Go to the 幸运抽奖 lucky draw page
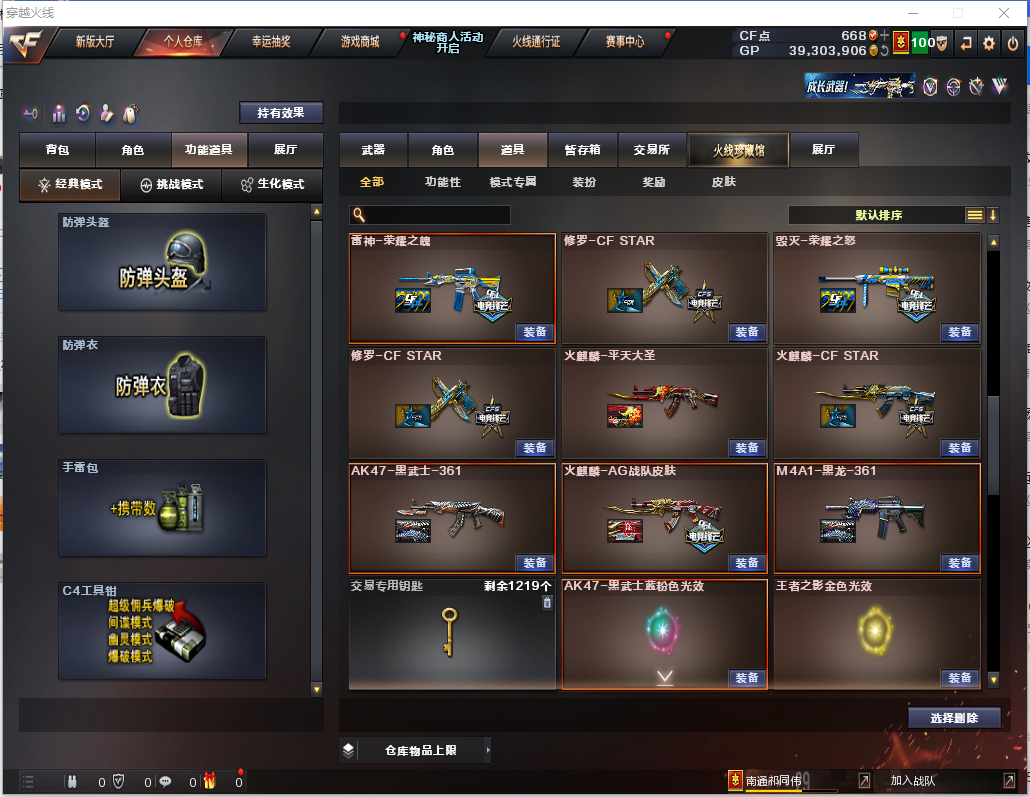 270,42
